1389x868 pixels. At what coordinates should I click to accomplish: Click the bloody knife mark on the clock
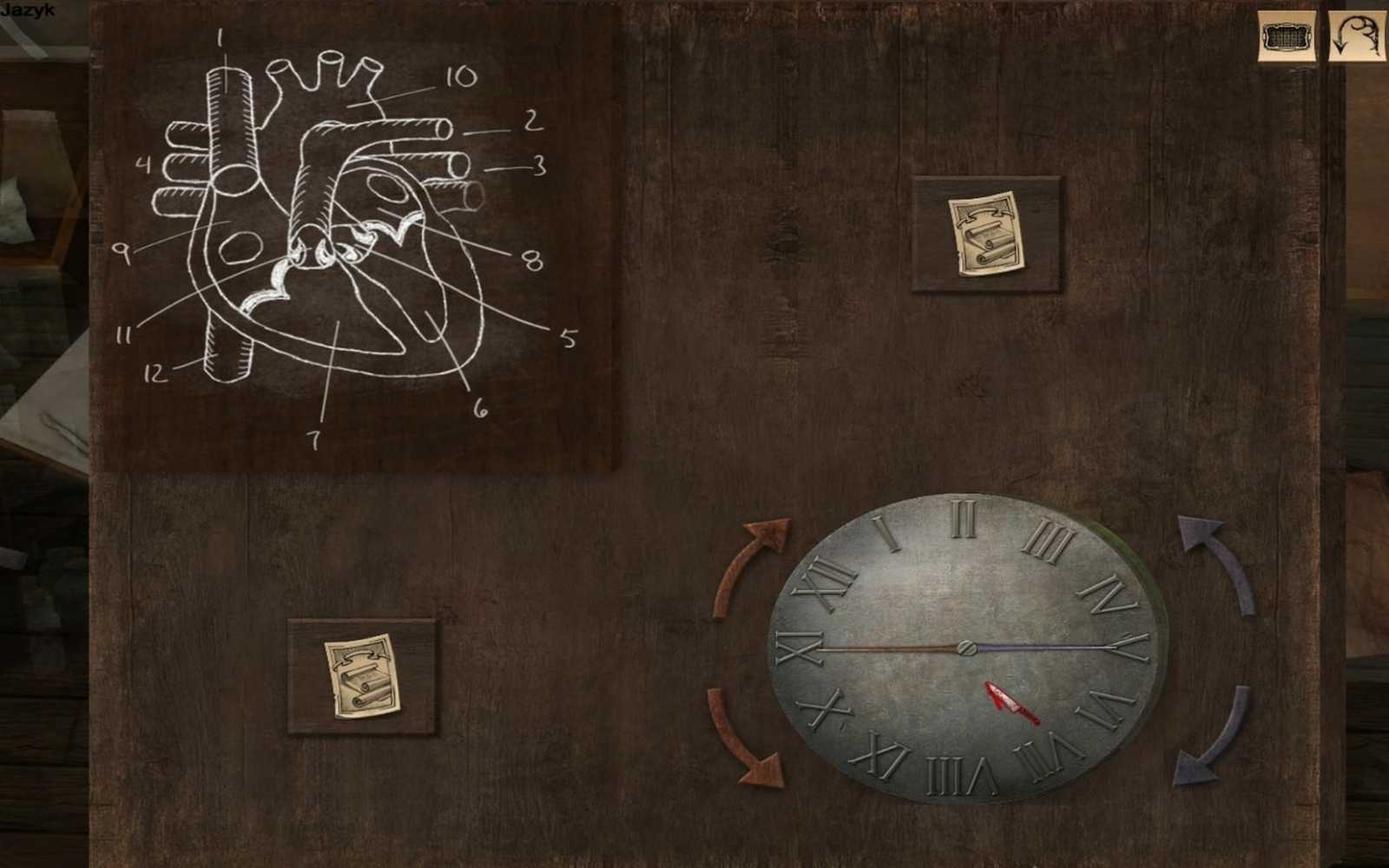tap(1010, 703)
